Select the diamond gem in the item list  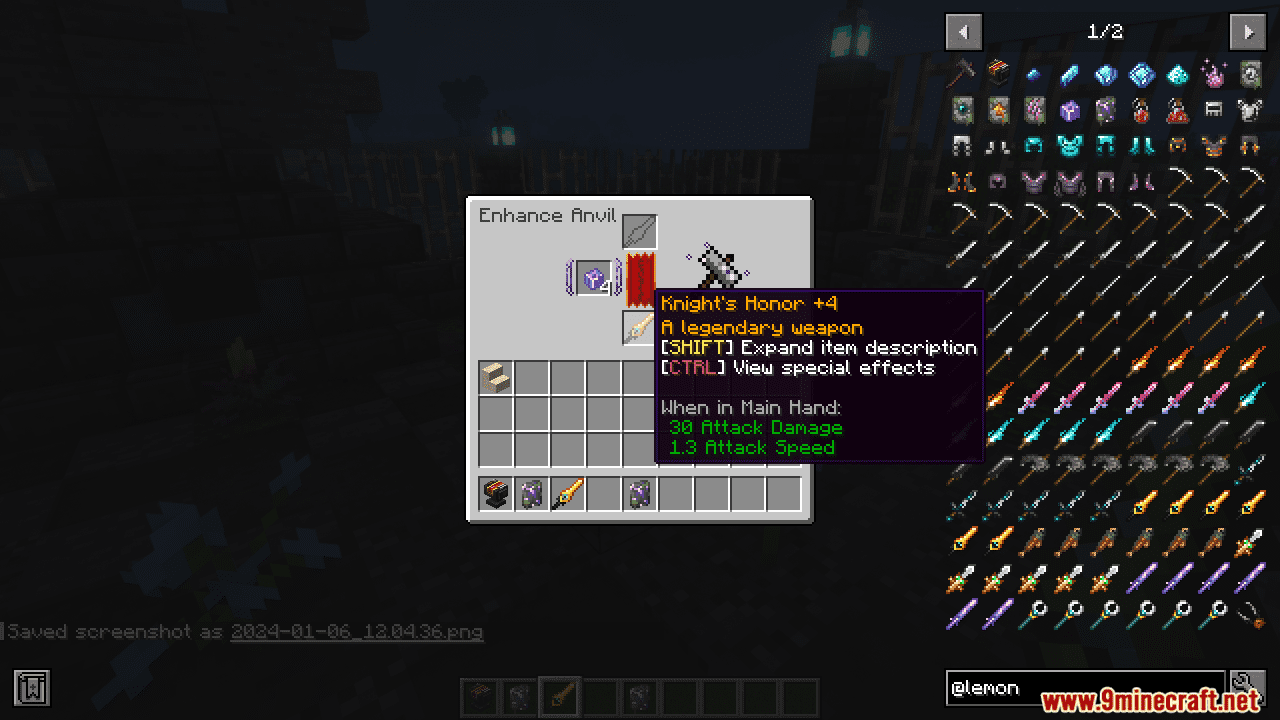coord(1141,74)
